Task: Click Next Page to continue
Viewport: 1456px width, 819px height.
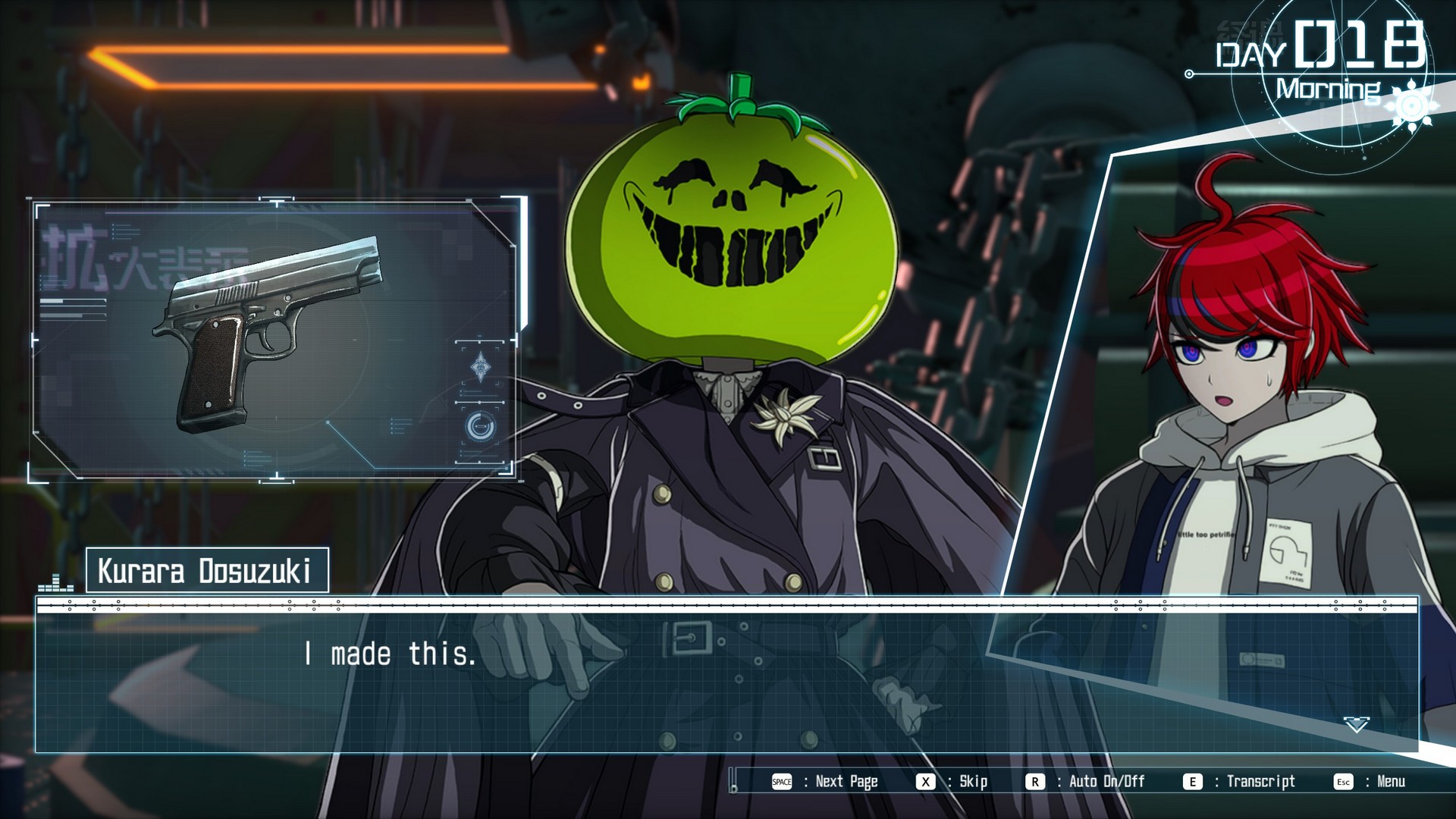Action: coord(846,781)
